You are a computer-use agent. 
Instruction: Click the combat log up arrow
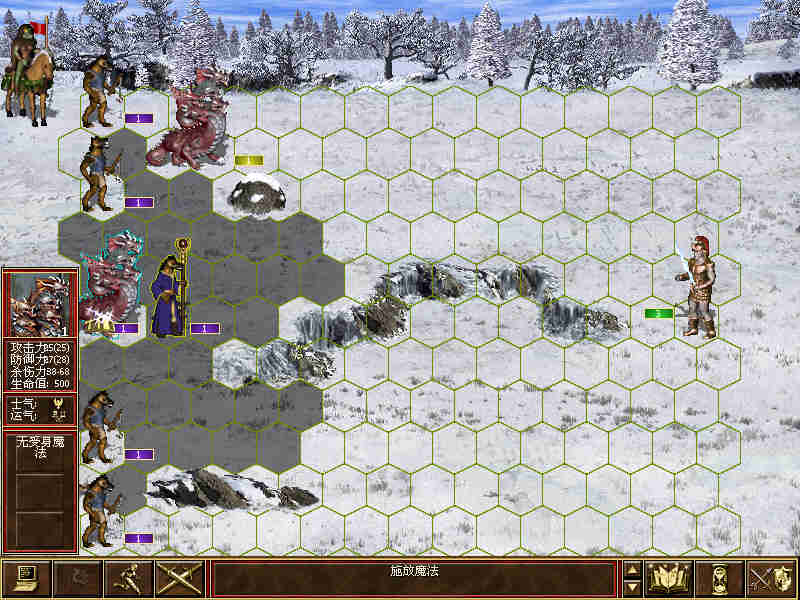632,570
